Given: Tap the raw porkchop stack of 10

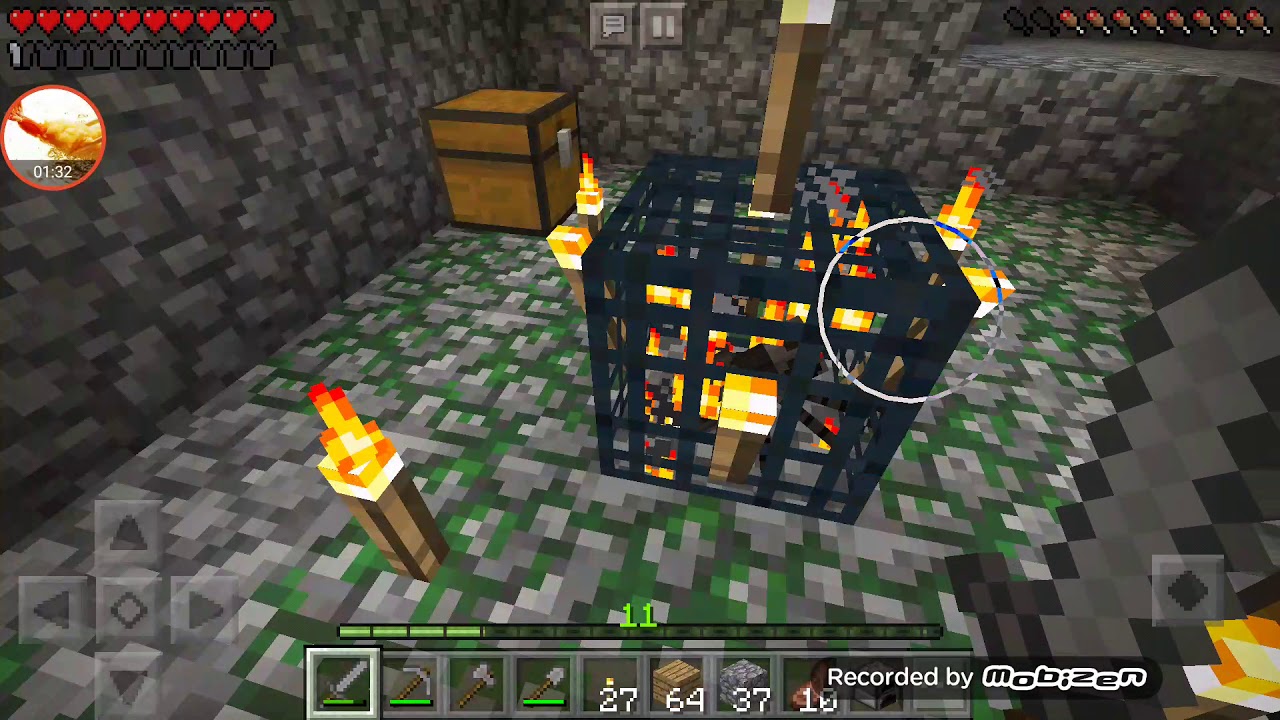Looking at the screenshot, I should 814,682.
